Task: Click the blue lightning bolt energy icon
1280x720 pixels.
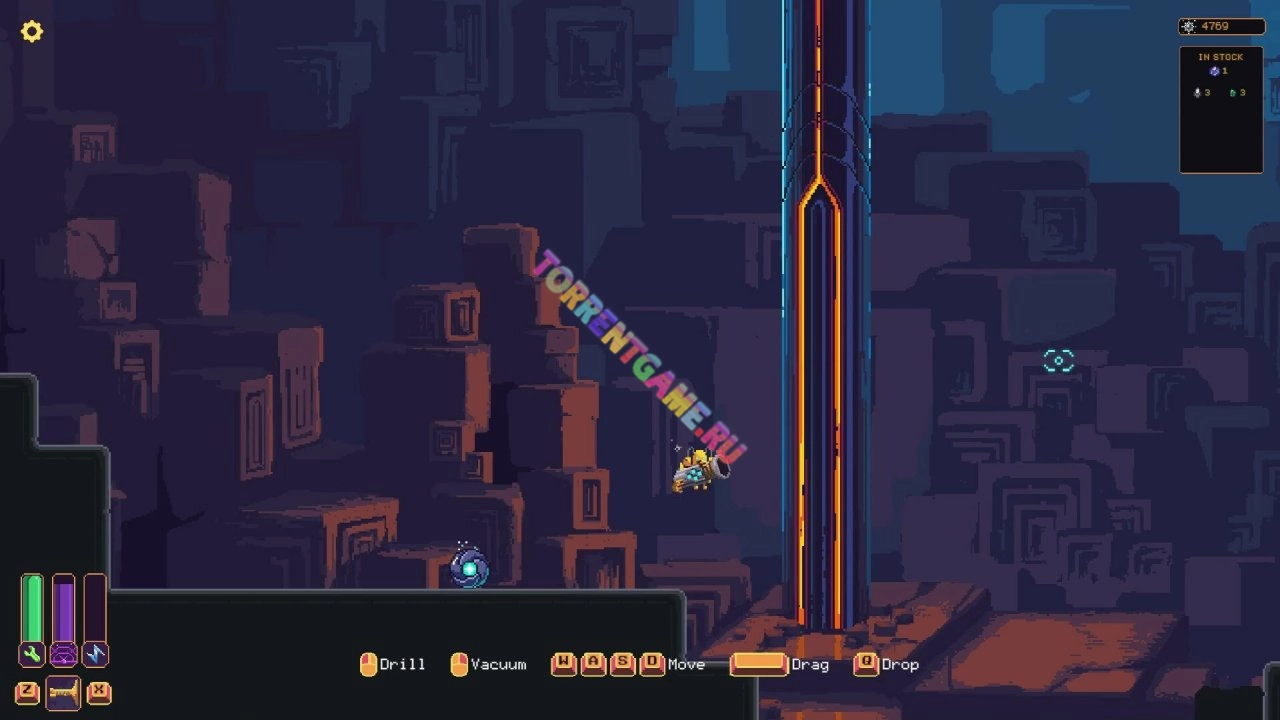Action: (95, 655)
